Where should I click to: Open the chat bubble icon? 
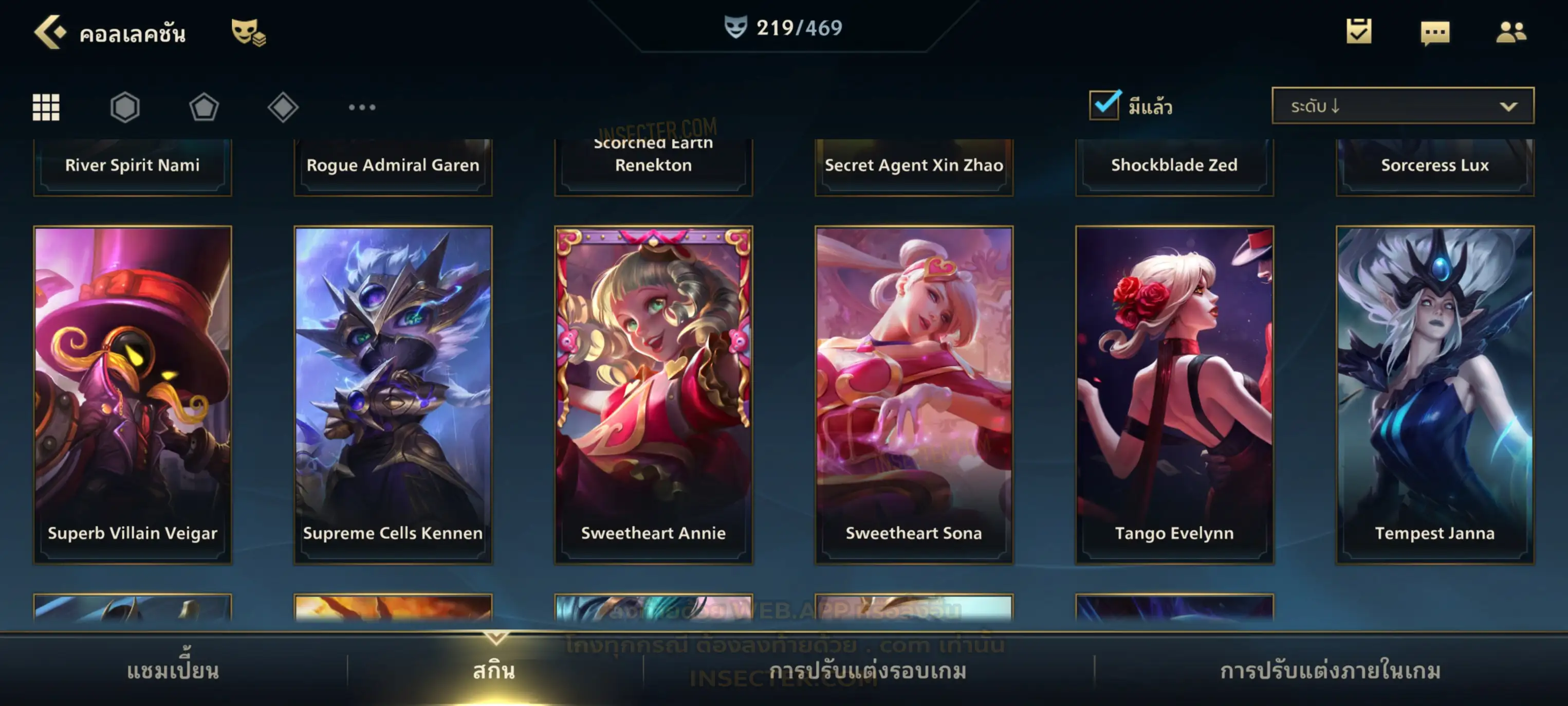coord(1435,33)
